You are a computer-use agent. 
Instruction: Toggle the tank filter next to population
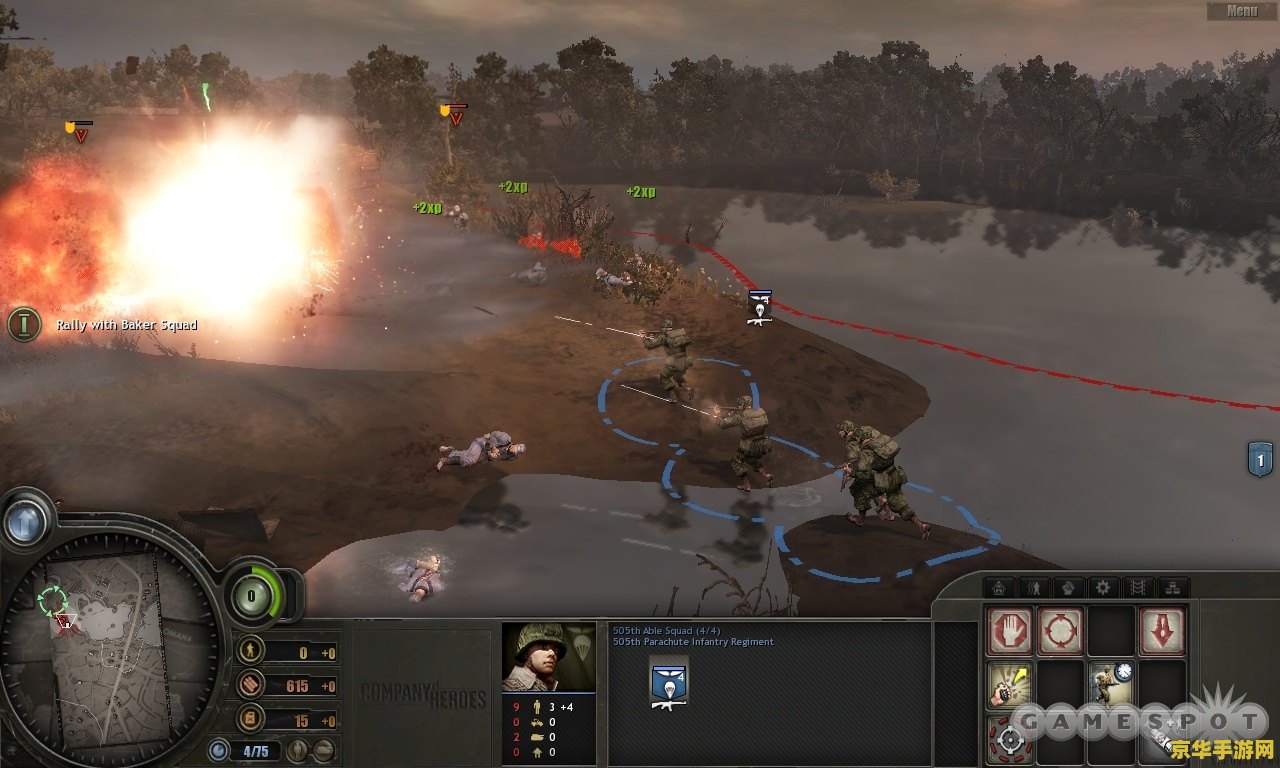click(323, 750)
